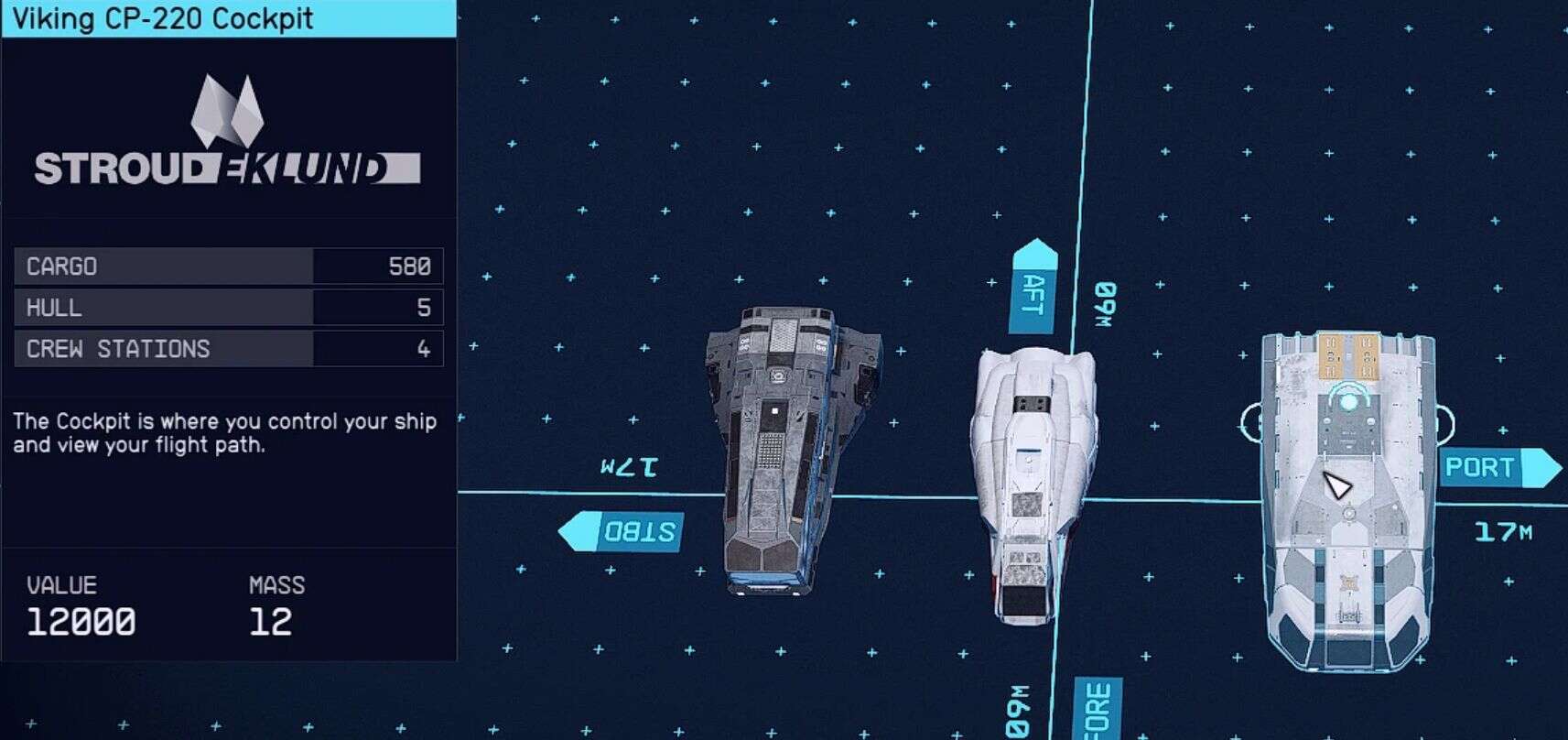Select the dark gray cockpit module
This screenshot has height=740, width=1568.
(783, 452)
